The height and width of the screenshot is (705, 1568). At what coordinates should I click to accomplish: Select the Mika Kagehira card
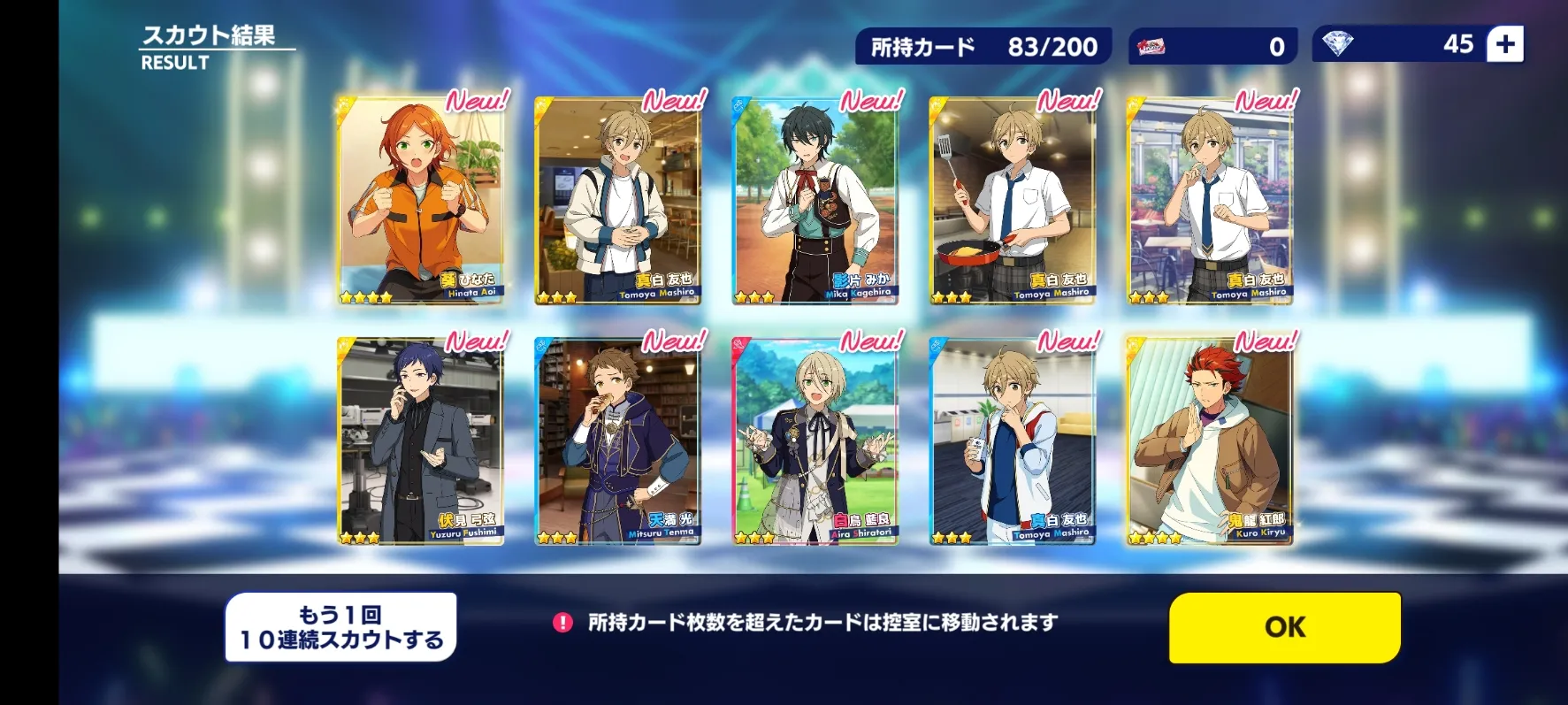pyautogui.click(x=815, y=202)
